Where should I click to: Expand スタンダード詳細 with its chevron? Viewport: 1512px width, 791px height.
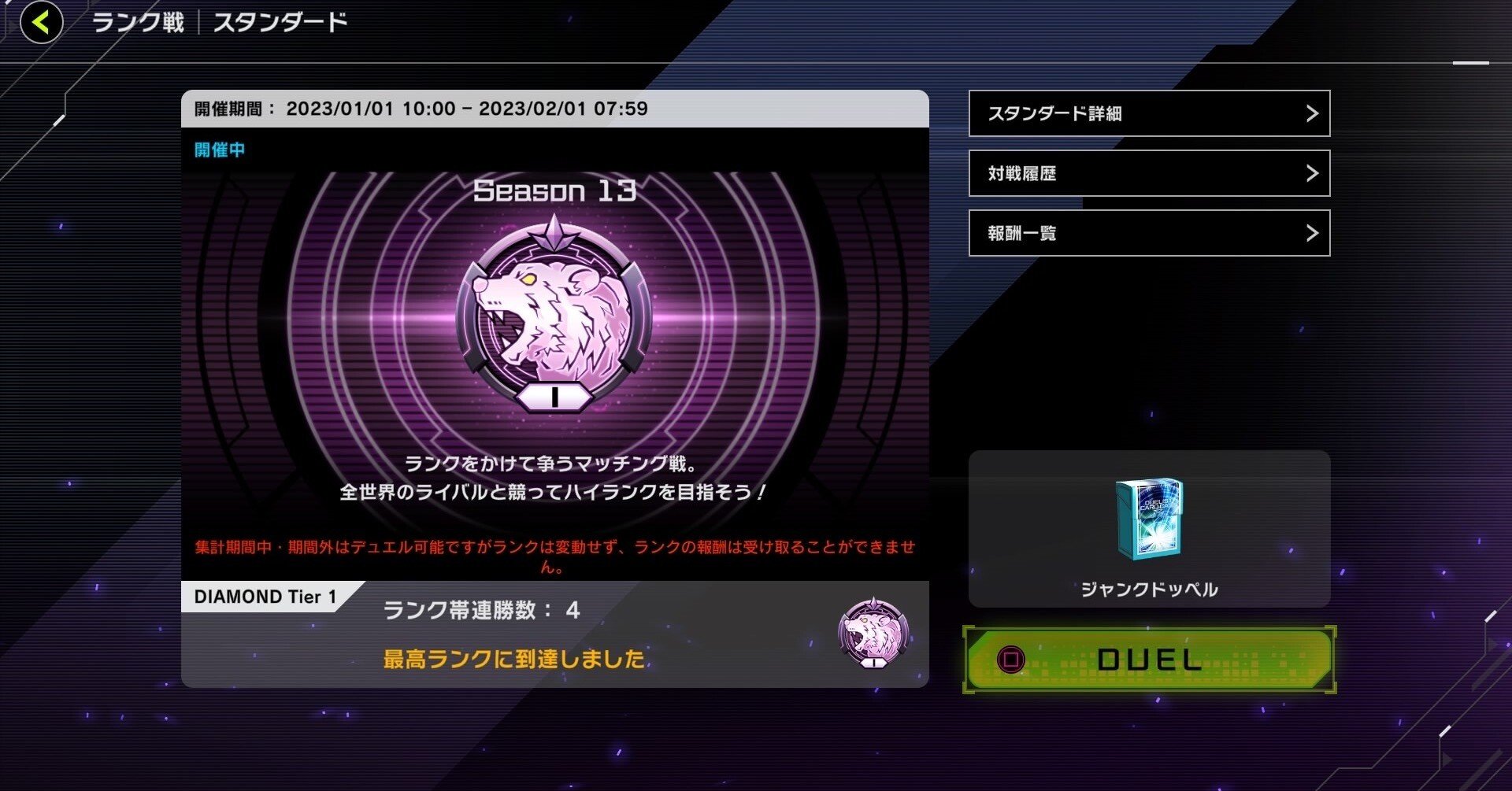tap(1312, 113)
